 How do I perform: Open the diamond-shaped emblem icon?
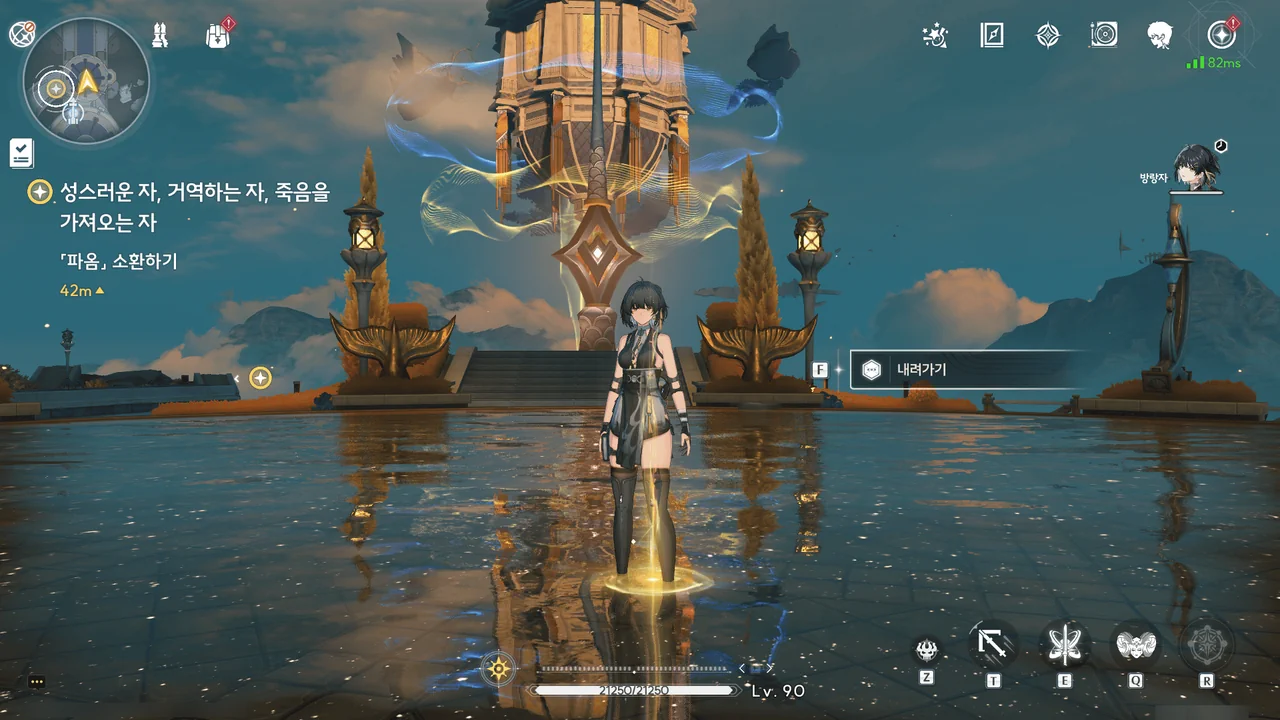coord(1047,36)
